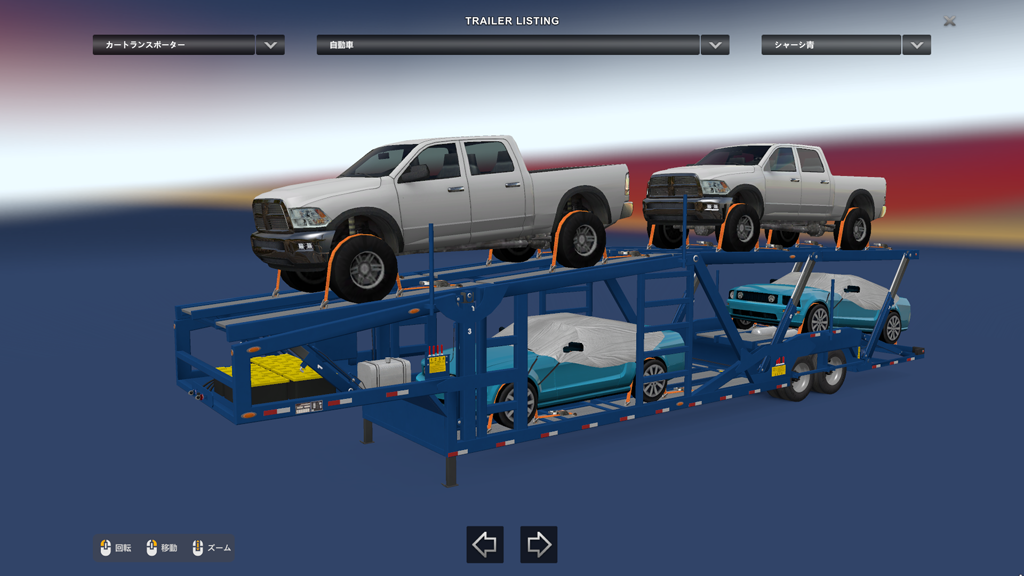Expand the 自動車 cargo dropdown
Screen dimensions: 1024x576
pyautogui.click(x=714, y=45)
